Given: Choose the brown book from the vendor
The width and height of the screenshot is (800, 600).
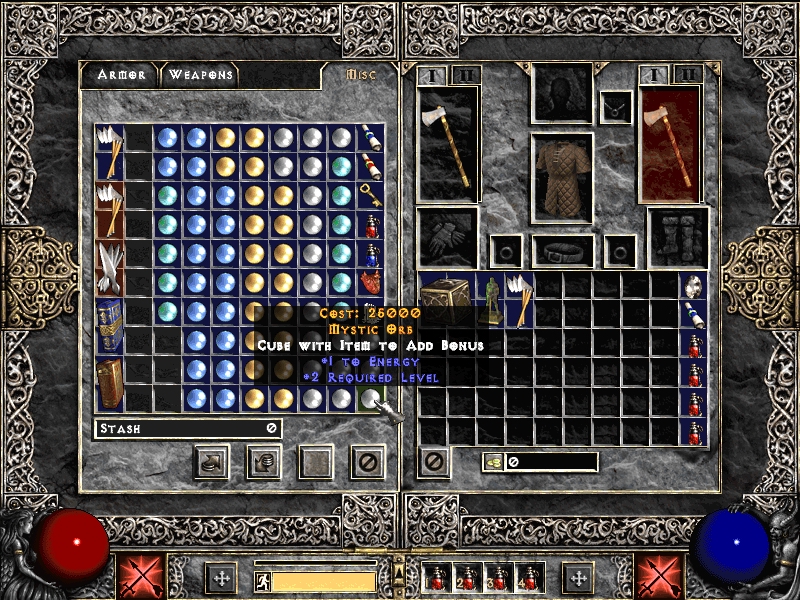Looking at the screenshot, I should (x=109, y=383).
